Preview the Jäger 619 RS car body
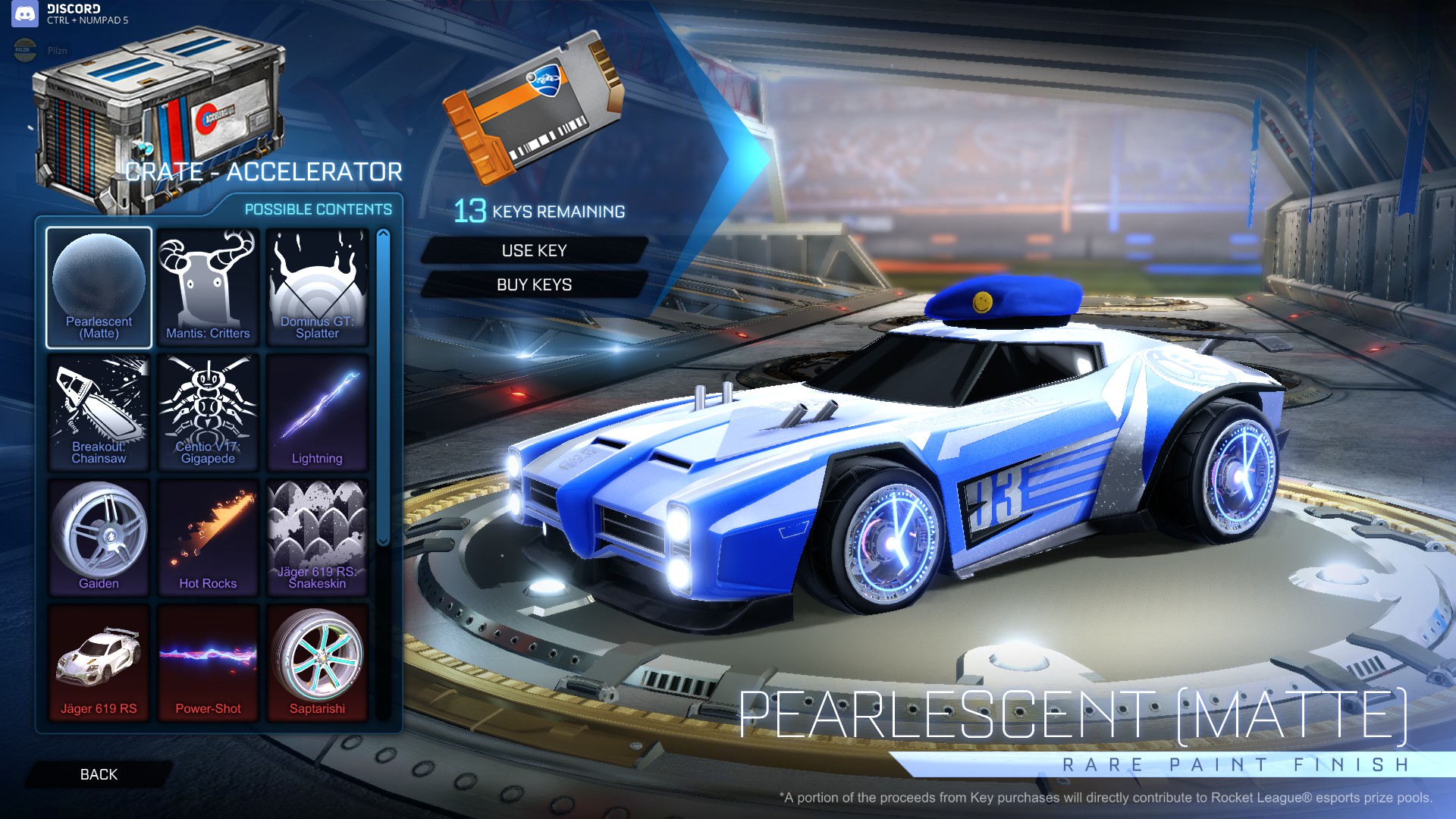The height and width of the screenshot is (819, 1456). 99,662
